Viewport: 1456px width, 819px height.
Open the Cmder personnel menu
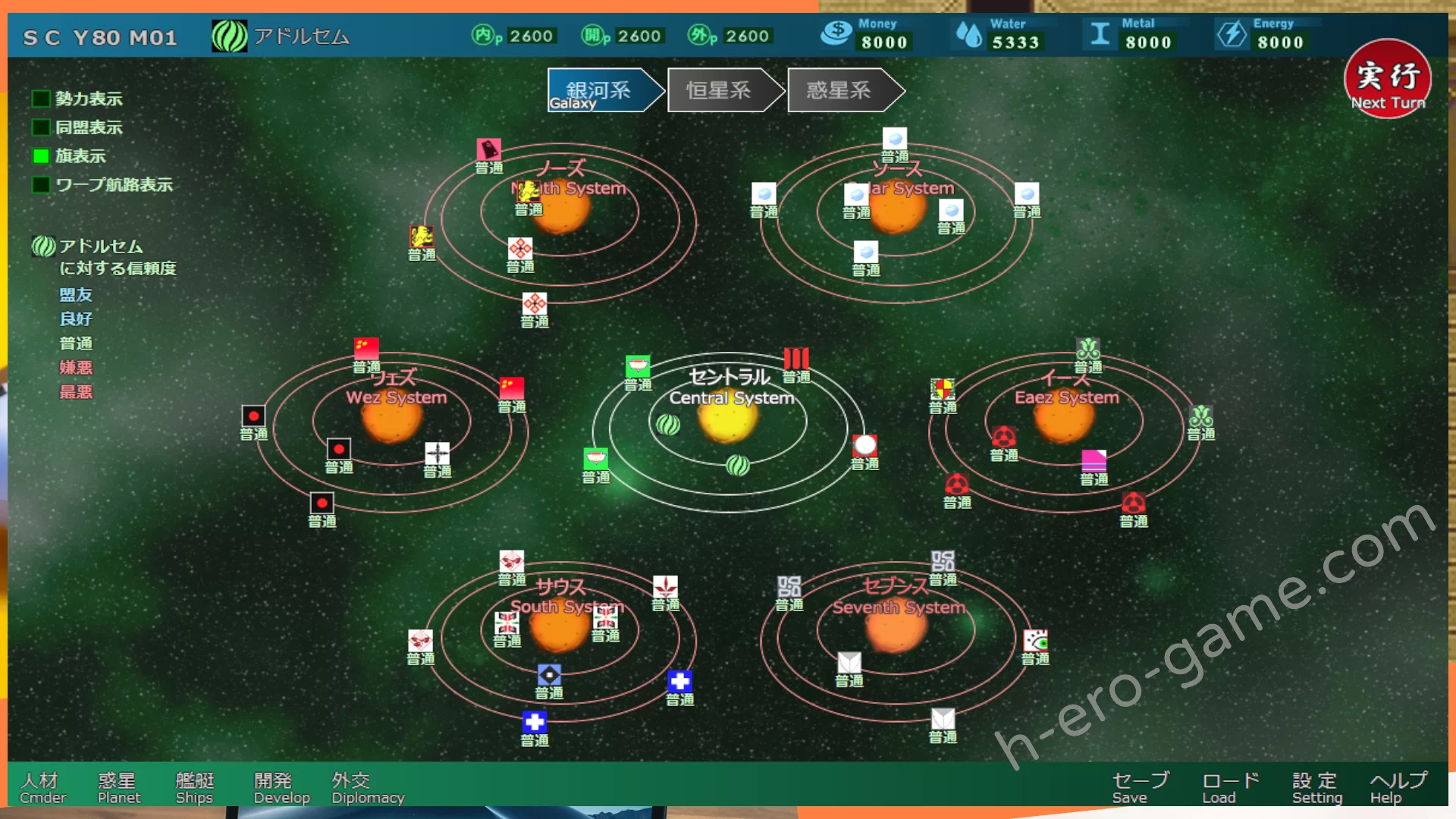tap(42, 787)
